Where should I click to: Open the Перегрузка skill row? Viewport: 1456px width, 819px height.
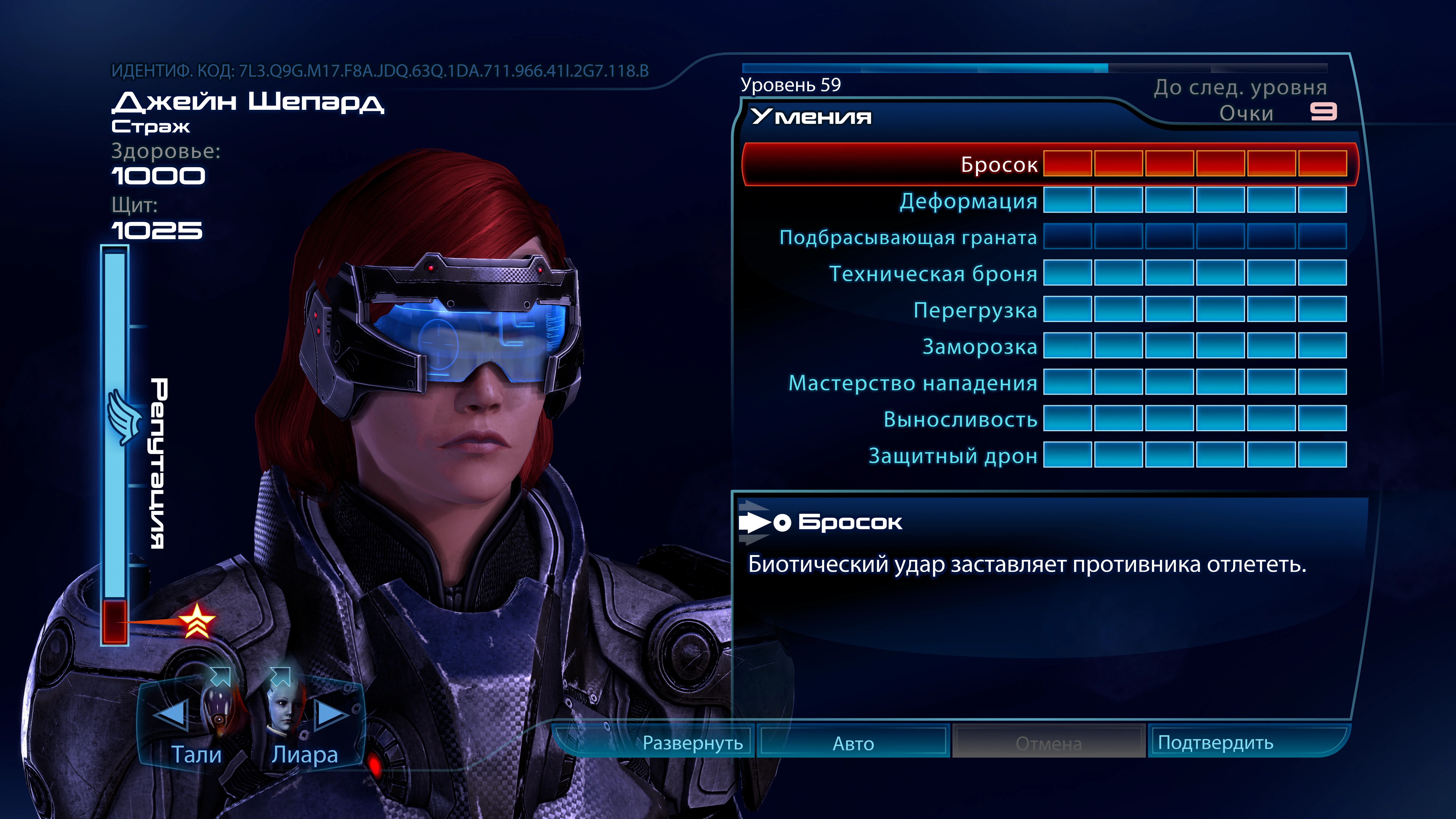click(975, 310)
